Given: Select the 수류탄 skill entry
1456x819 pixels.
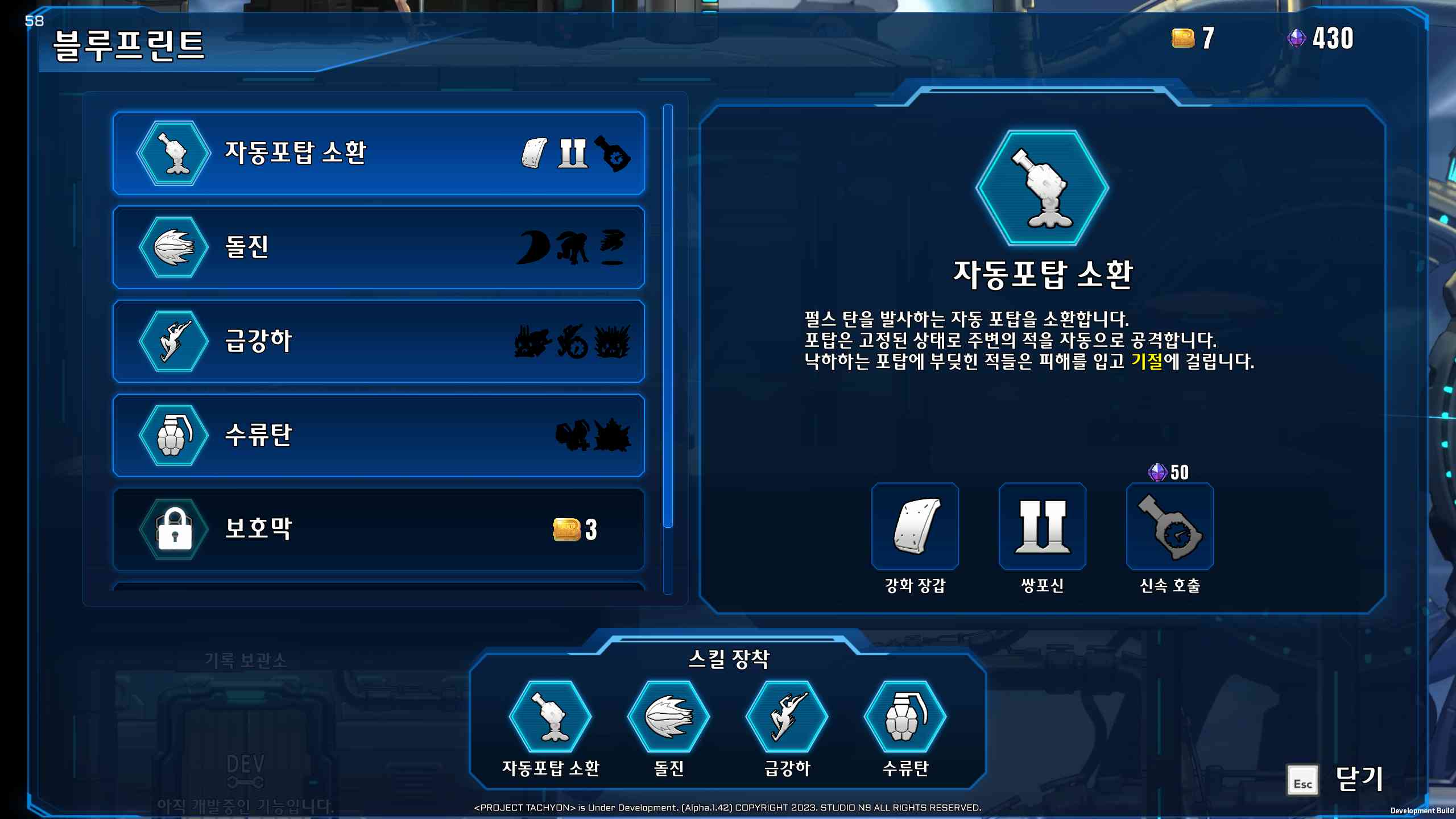Looking at the screenshot, I should [378, 435].
